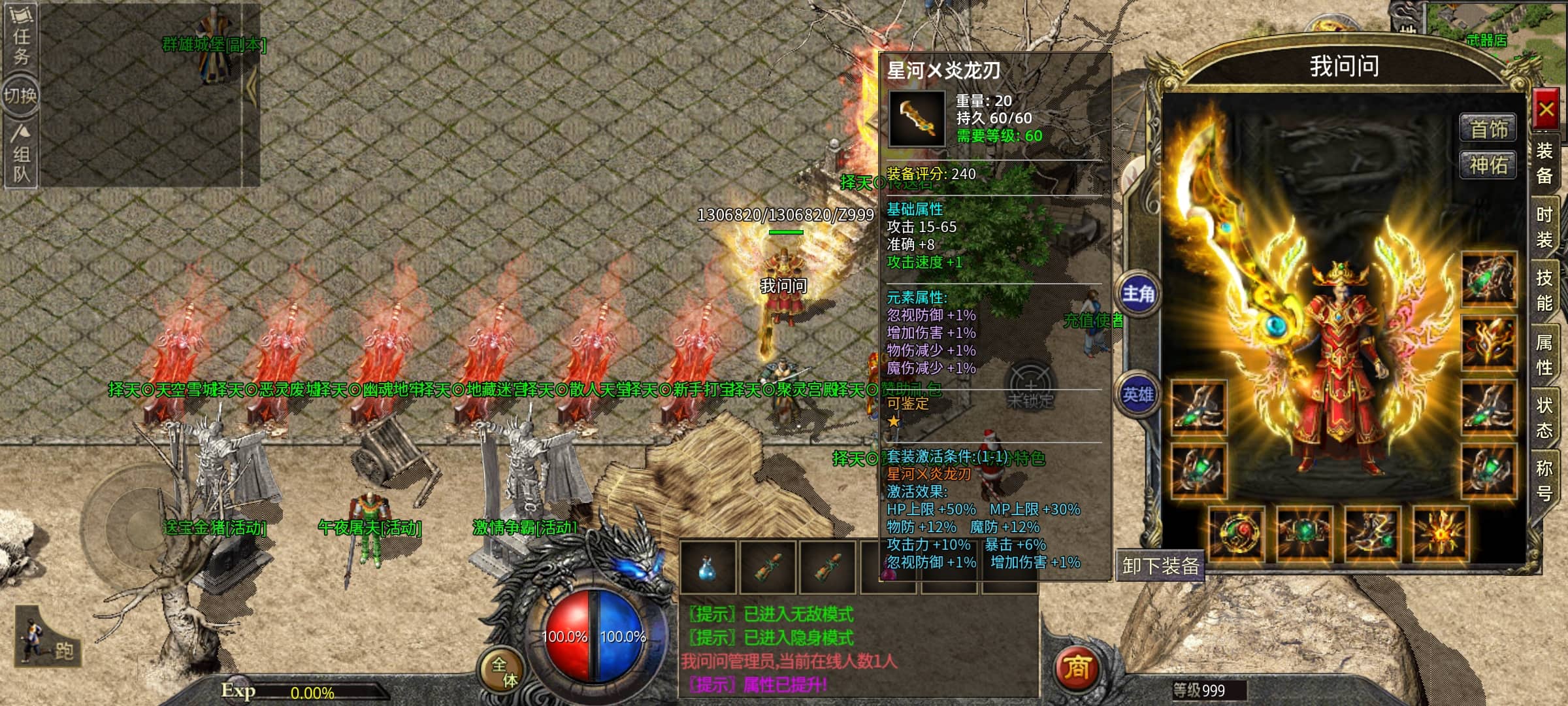Switch to the 状态 status tab
This screenshot has width=1568, height=706.
point(1544,418)
